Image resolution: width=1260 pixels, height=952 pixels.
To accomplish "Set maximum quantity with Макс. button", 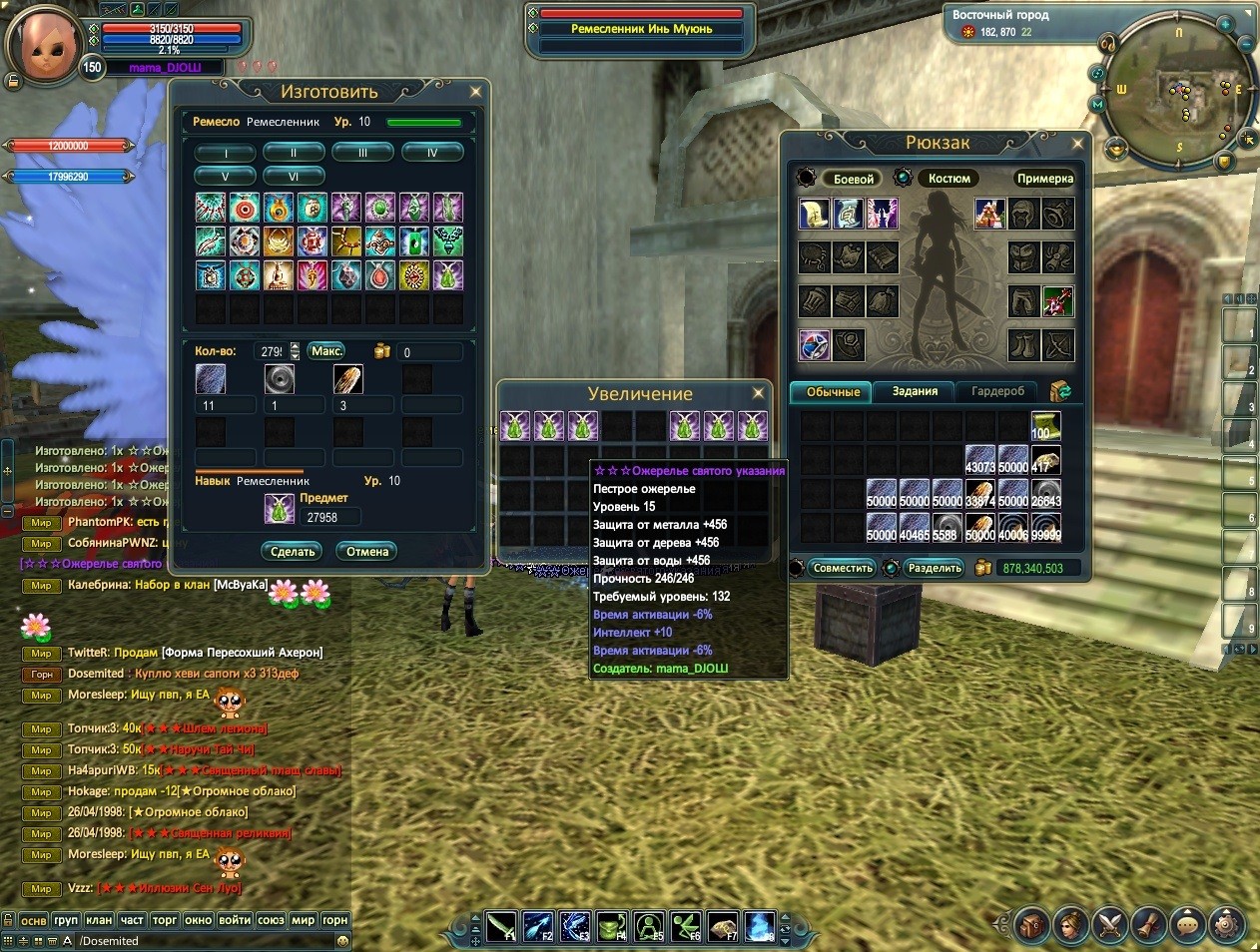I will coord(326,351).
